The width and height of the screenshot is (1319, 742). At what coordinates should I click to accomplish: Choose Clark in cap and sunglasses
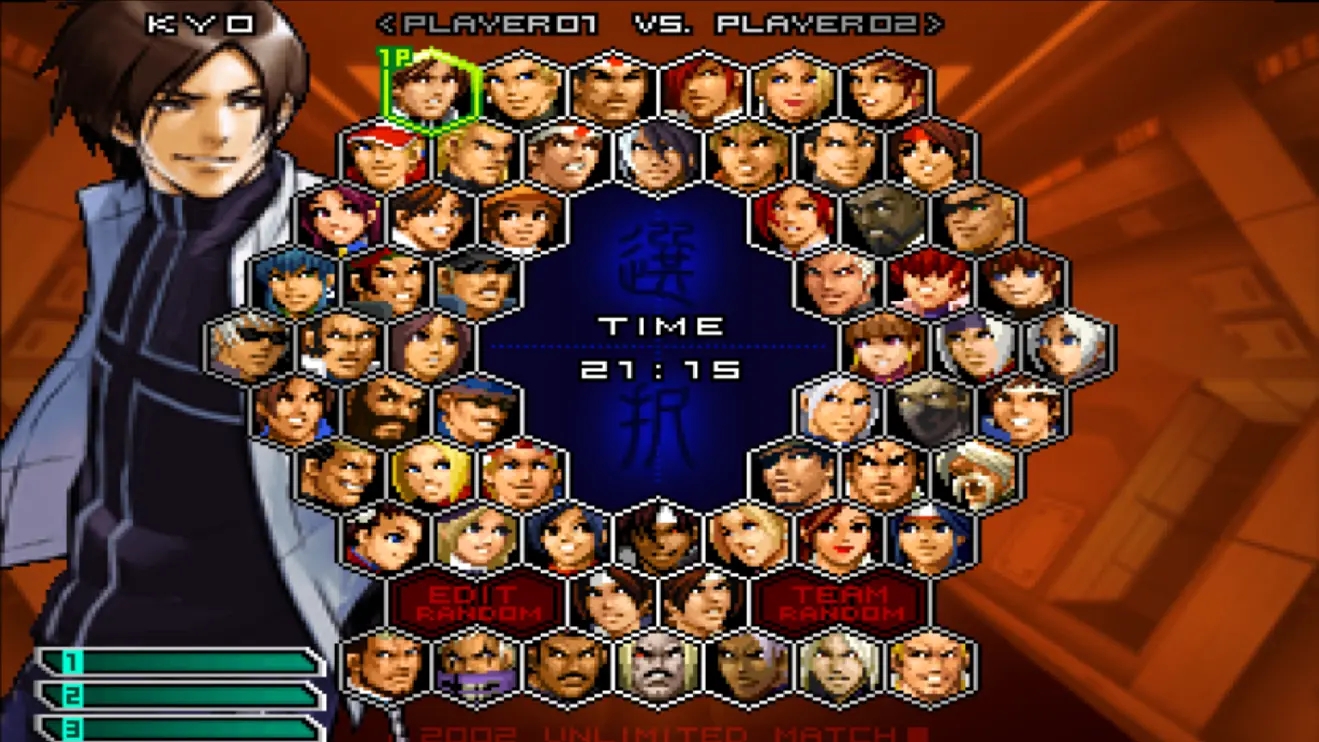click(476, 411)
